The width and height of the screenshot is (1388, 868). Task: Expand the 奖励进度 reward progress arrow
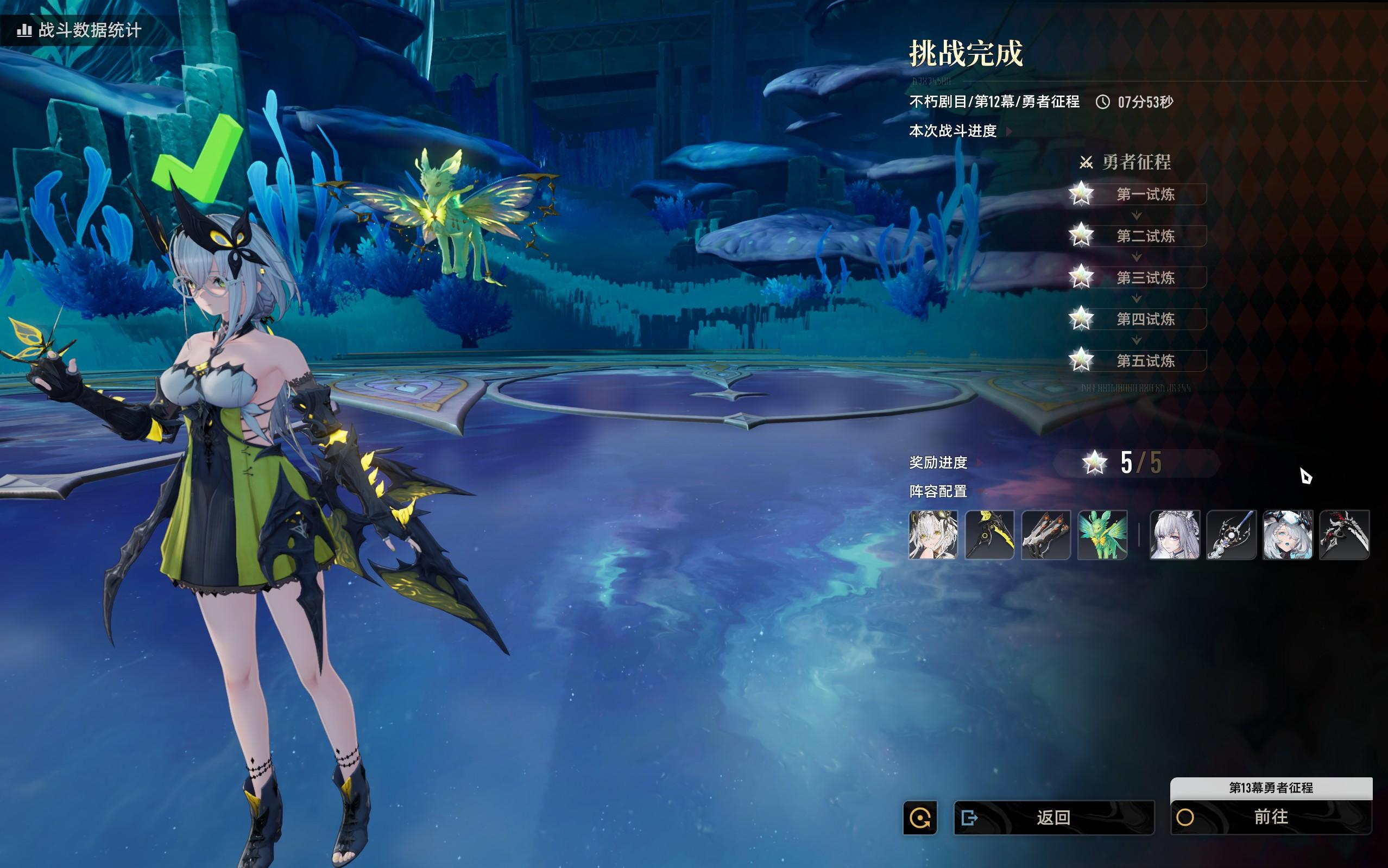[979, 462]
